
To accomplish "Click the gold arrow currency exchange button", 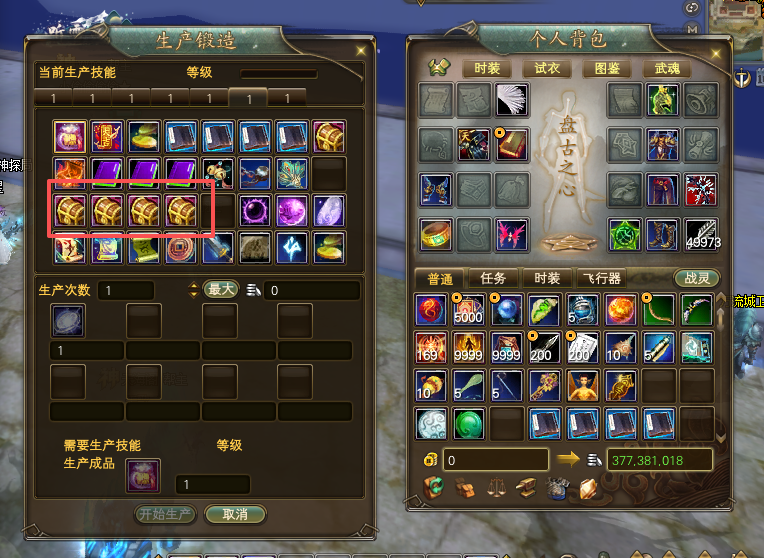I will (568, 460).
